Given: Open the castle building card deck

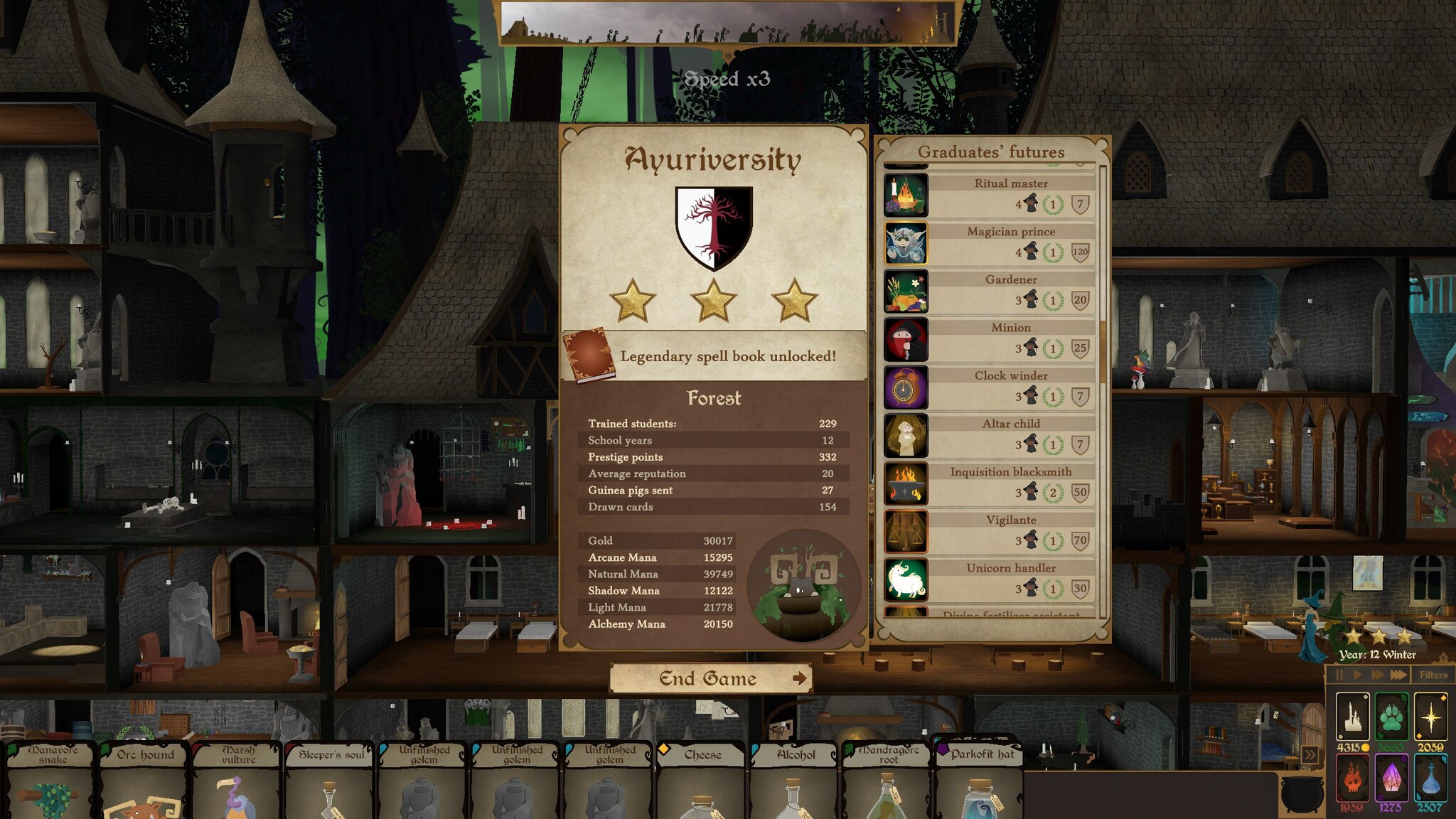Looking at the screenshot, I should 1353,717.
